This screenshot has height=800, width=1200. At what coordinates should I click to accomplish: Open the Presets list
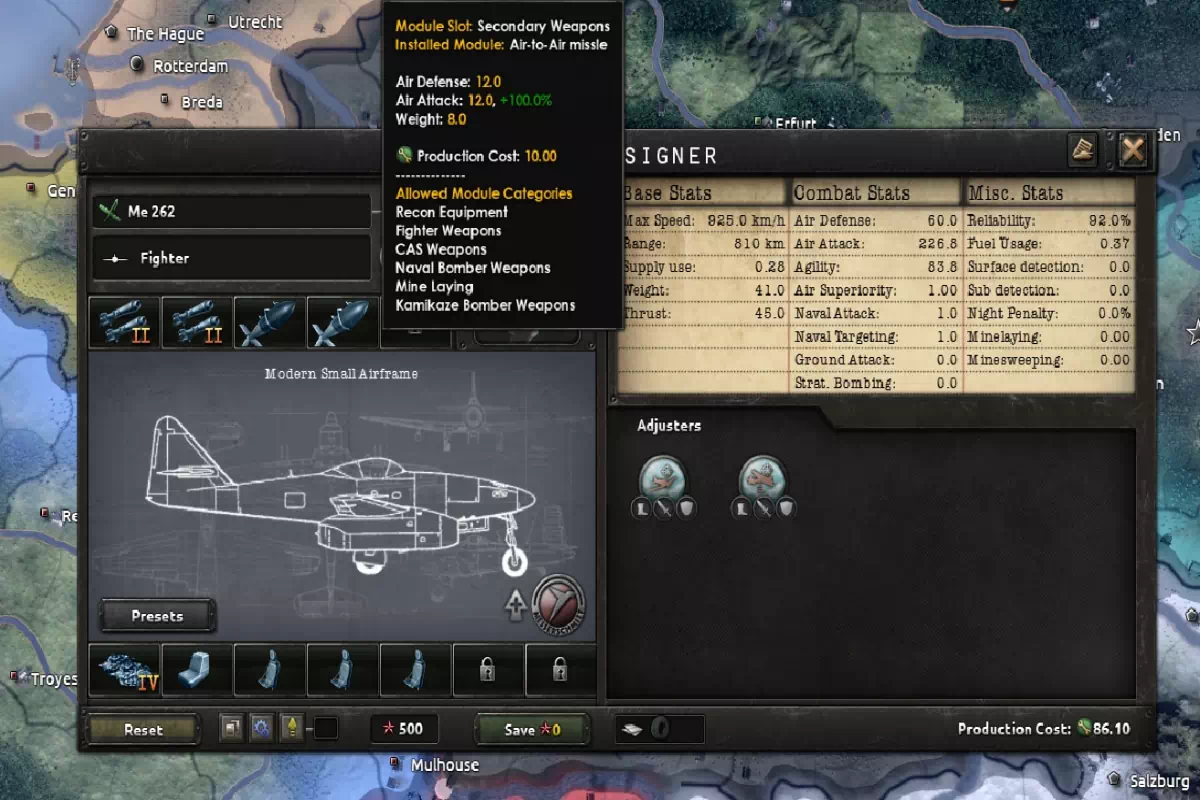(157, 616)
